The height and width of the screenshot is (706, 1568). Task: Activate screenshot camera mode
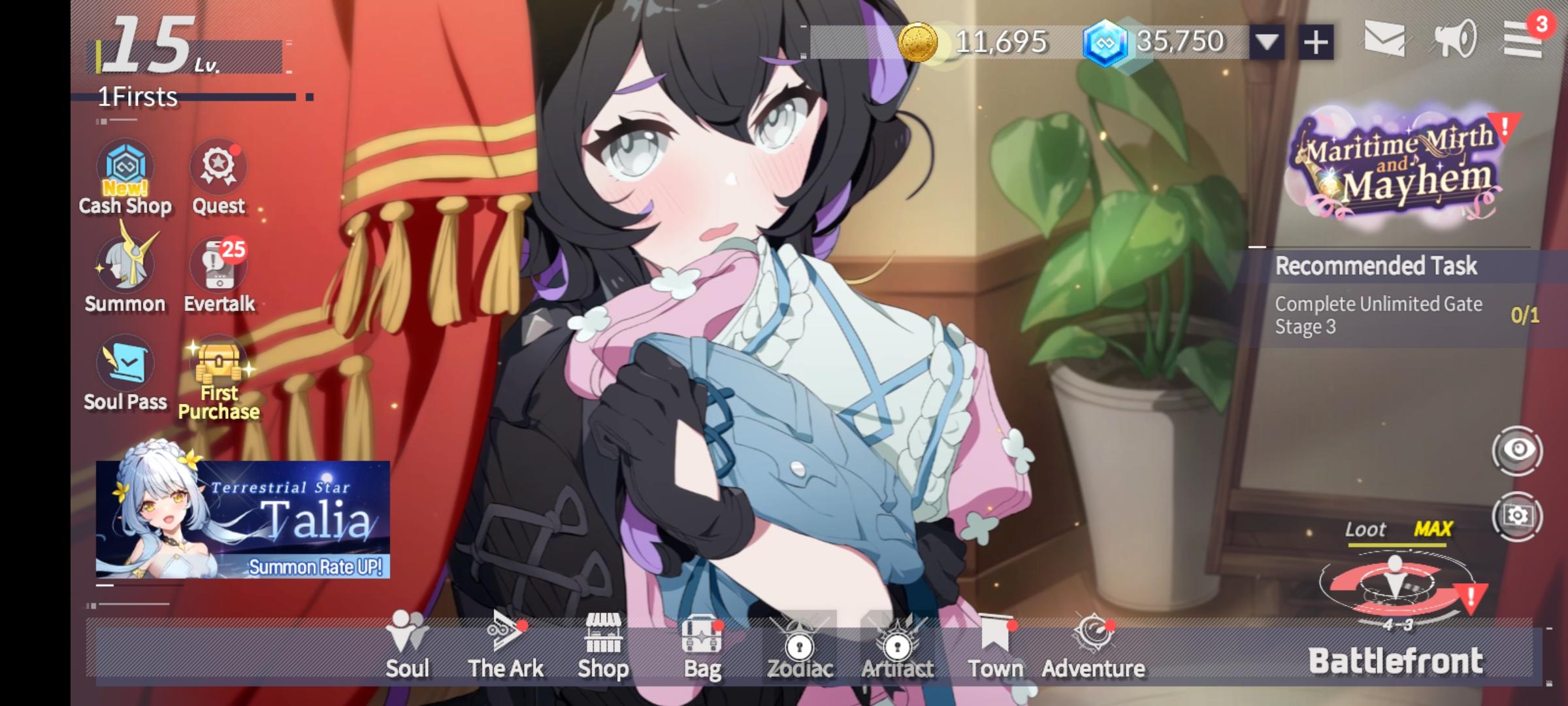coord(1516,516)
